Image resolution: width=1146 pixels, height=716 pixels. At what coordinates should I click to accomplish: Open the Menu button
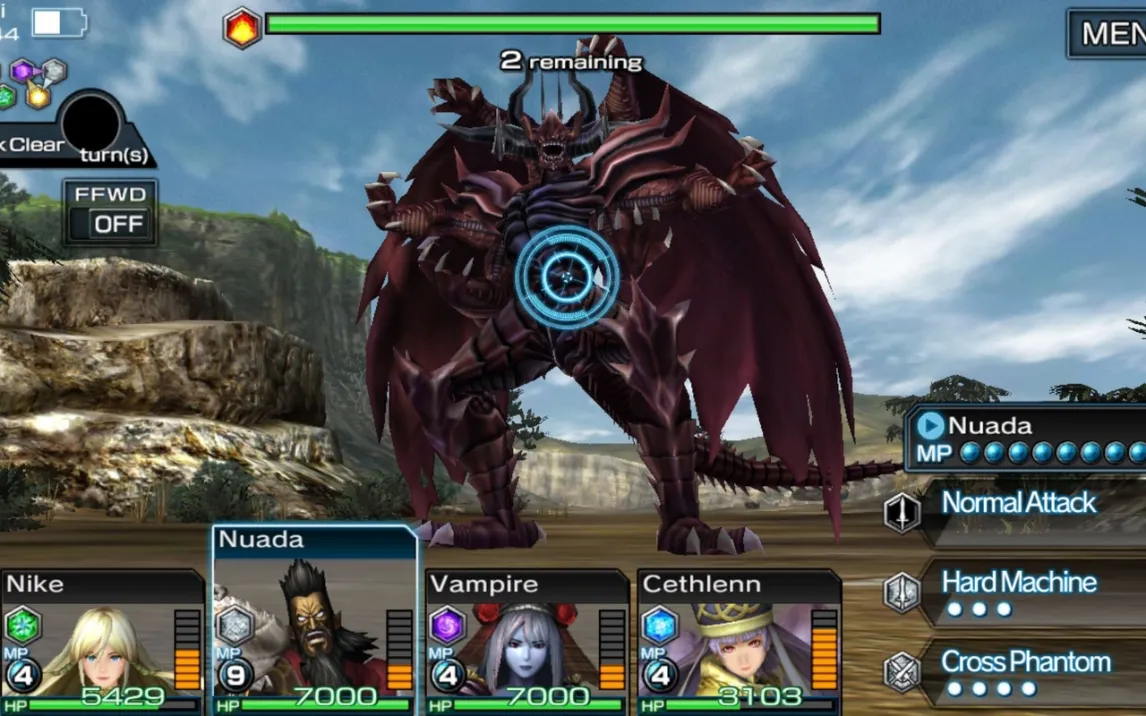point(1108,34)
